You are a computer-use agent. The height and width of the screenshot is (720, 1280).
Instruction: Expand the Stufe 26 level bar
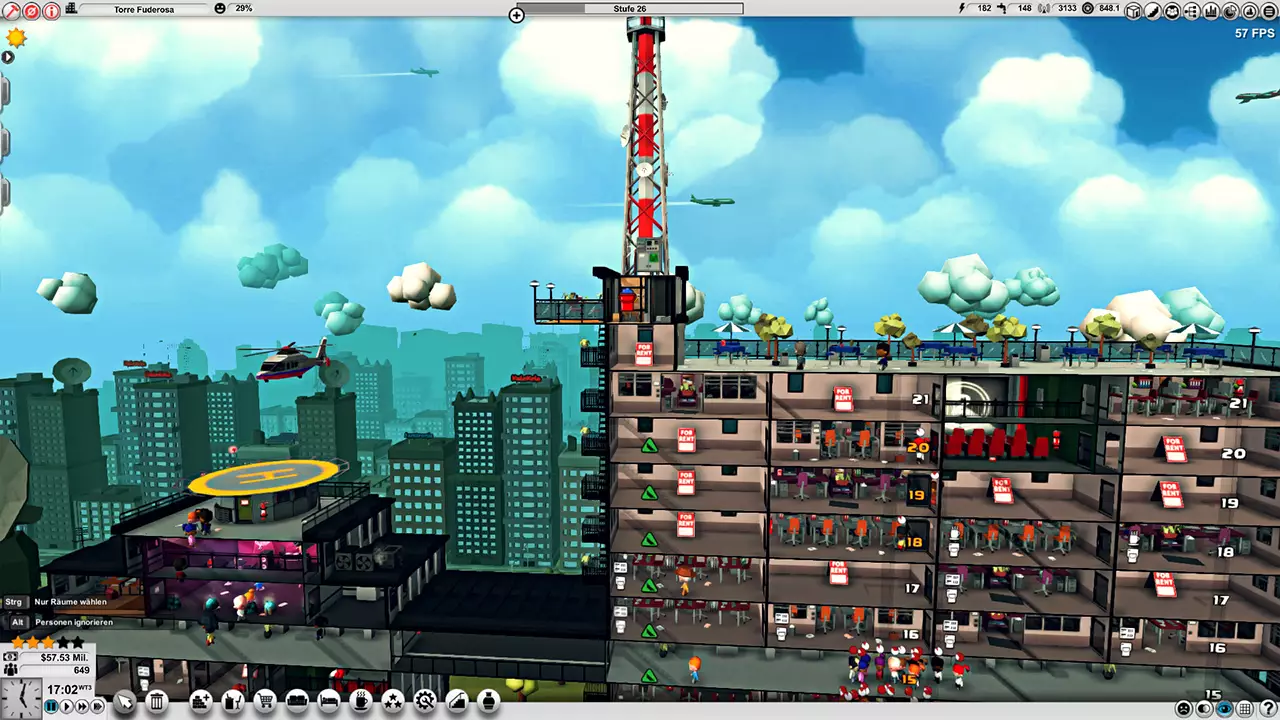(516, 15)
